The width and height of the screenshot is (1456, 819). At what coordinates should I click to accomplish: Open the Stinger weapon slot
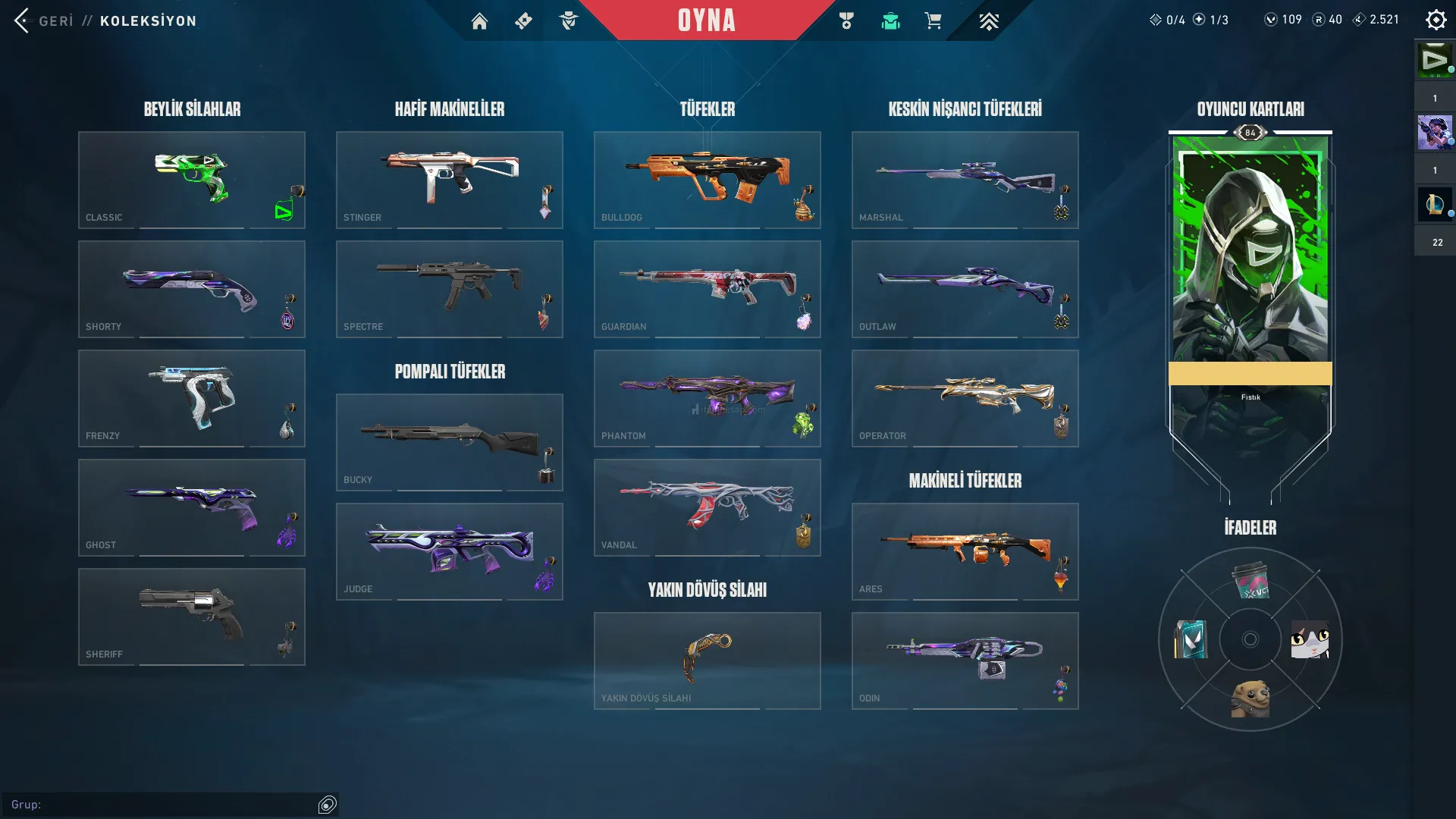(x=450, y=180)
